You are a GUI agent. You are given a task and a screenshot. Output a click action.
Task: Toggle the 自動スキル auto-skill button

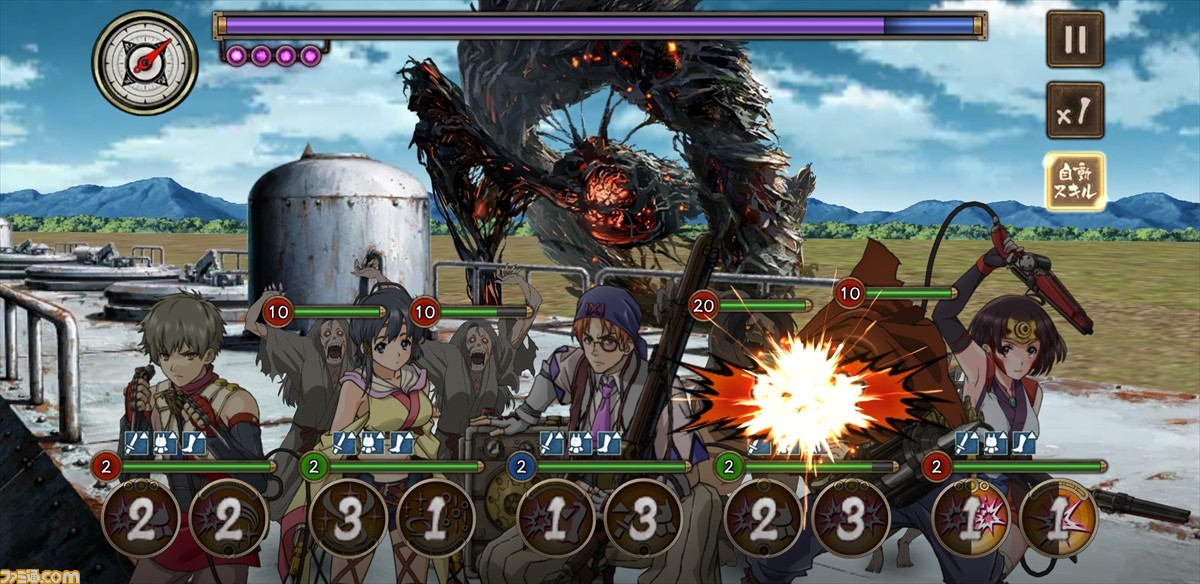pos(1075,181)
